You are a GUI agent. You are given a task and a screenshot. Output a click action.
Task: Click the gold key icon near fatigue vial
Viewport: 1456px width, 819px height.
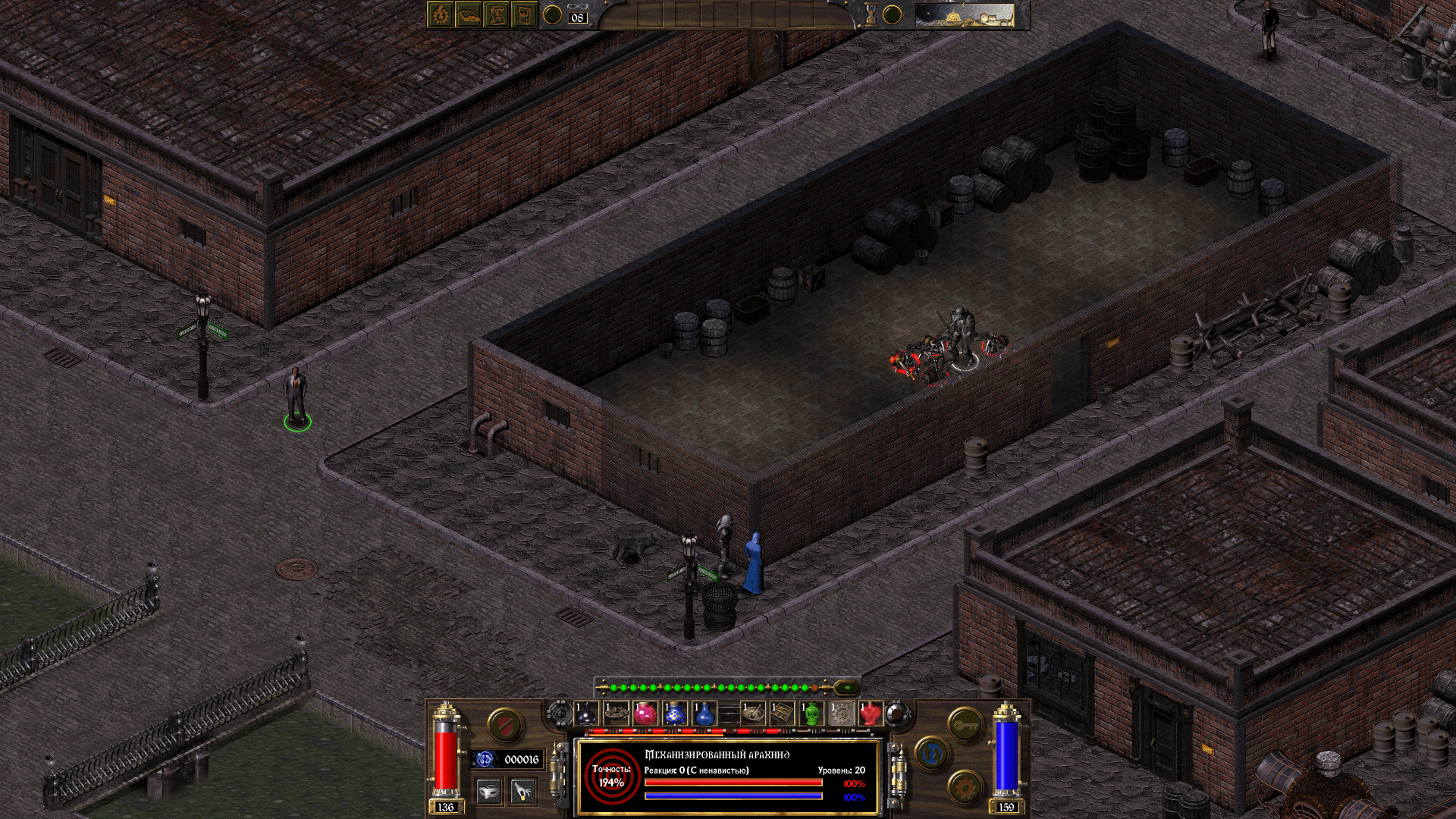pyautogui.click(x=965, y=724)
